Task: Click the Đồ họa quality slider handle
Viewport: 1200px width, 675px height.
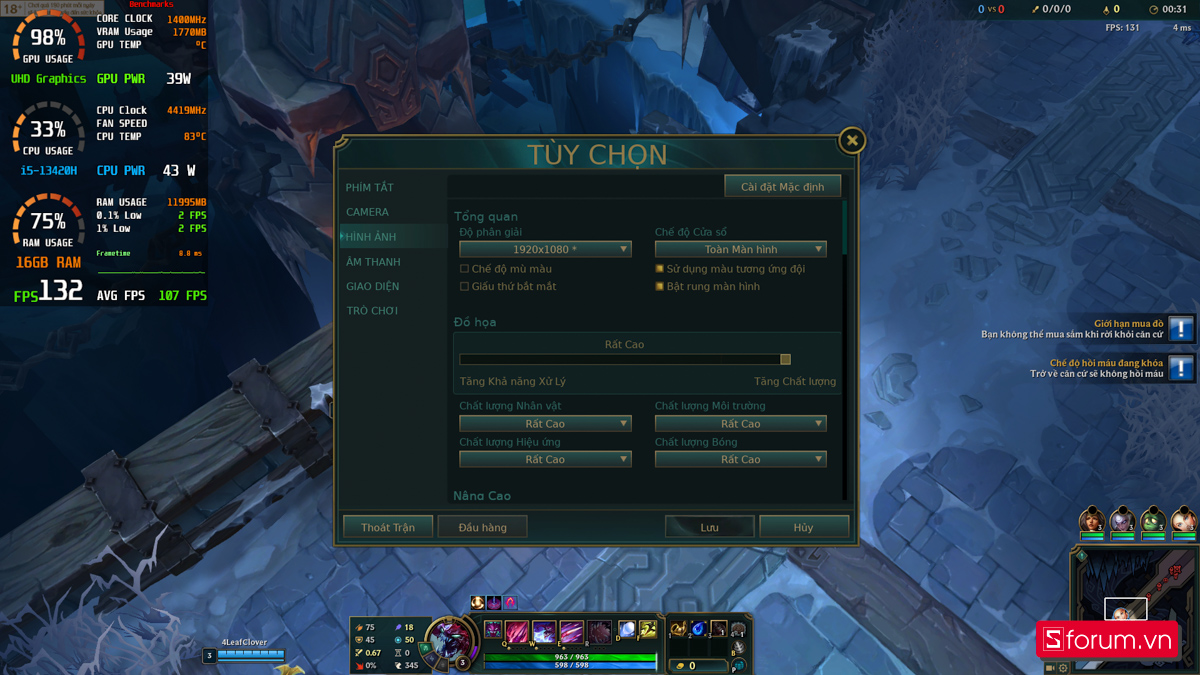Action: 785,359
